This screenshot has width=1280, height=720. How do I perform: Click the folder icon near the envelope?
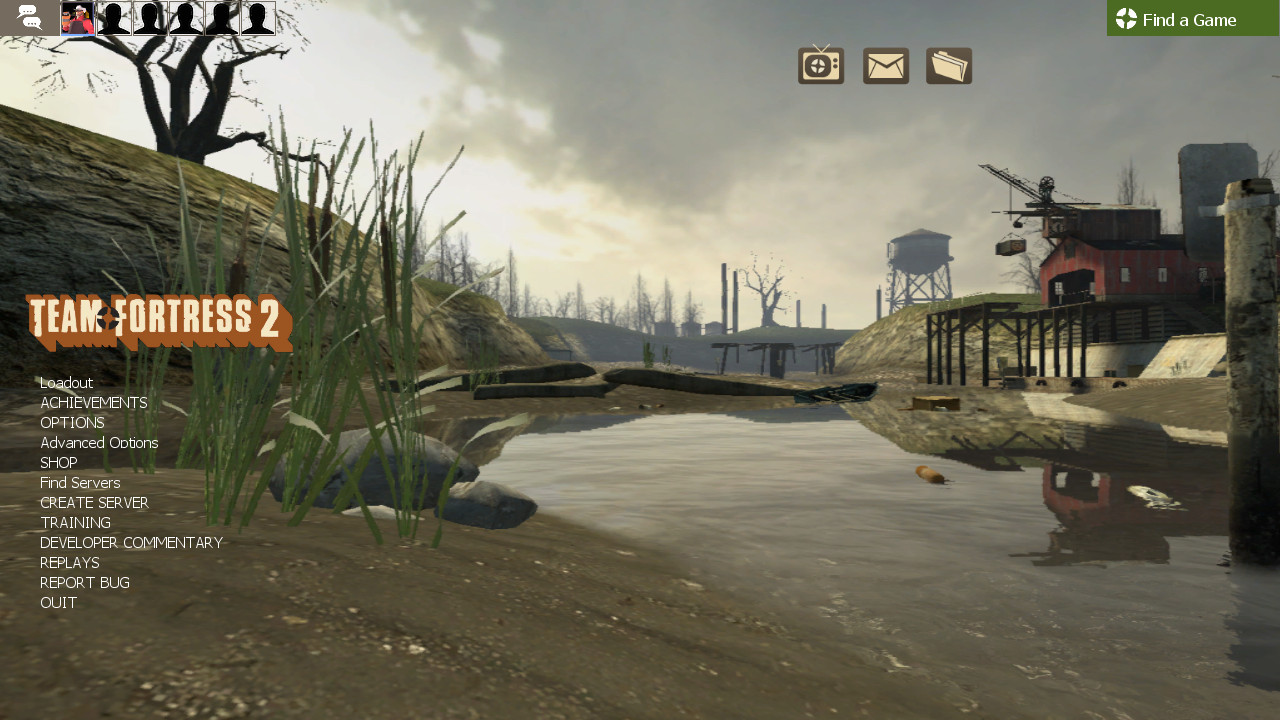pos(948,64)
